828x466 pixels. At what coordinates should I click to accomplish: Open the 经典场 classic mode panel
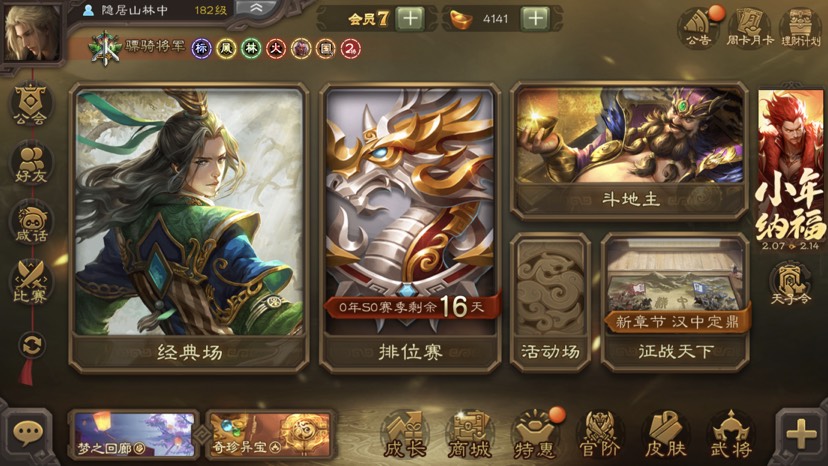pyautogui.click(x=188, y=227)
